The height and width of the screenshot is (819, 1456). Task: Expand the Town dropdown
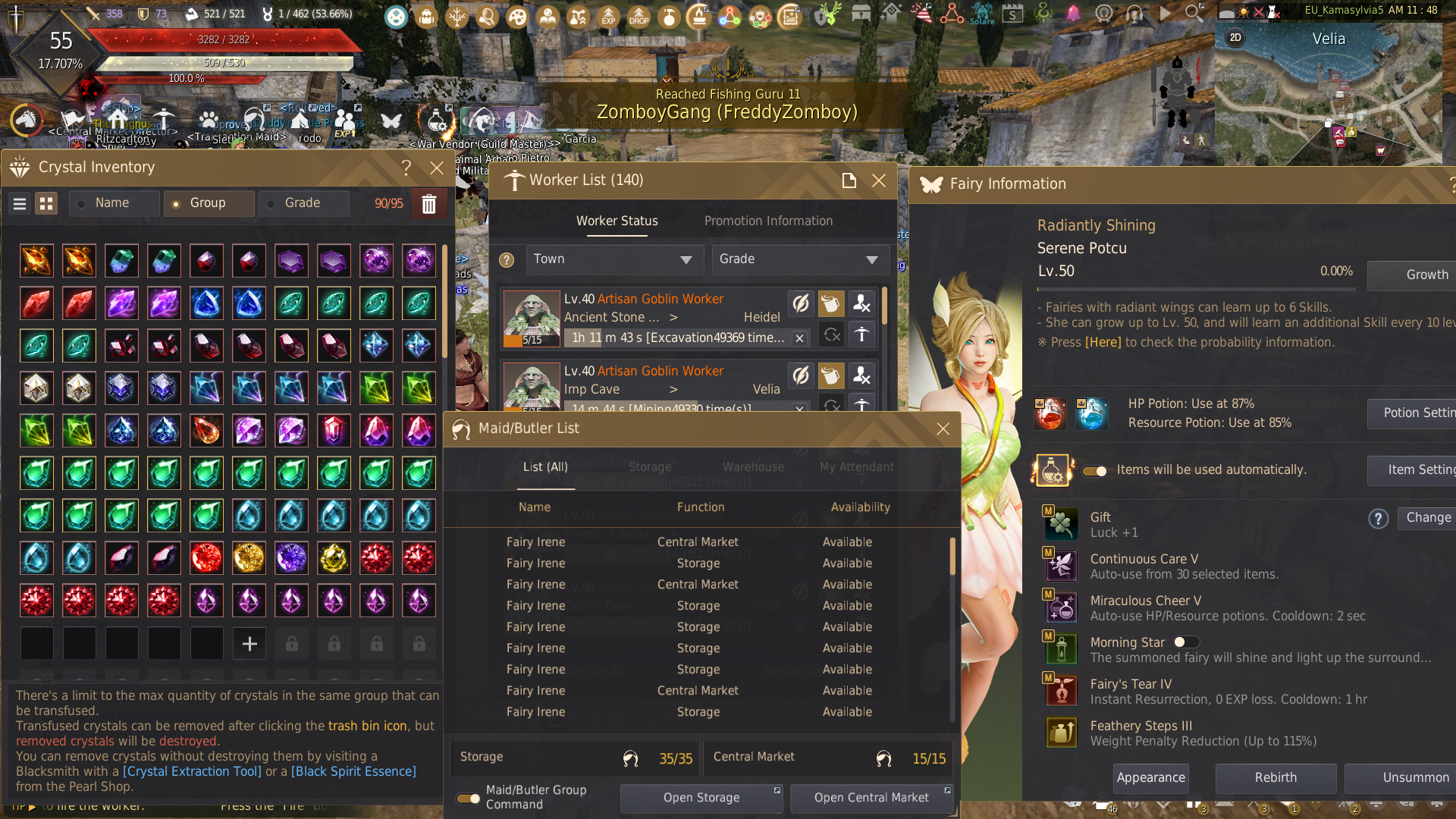click(614, 259)
